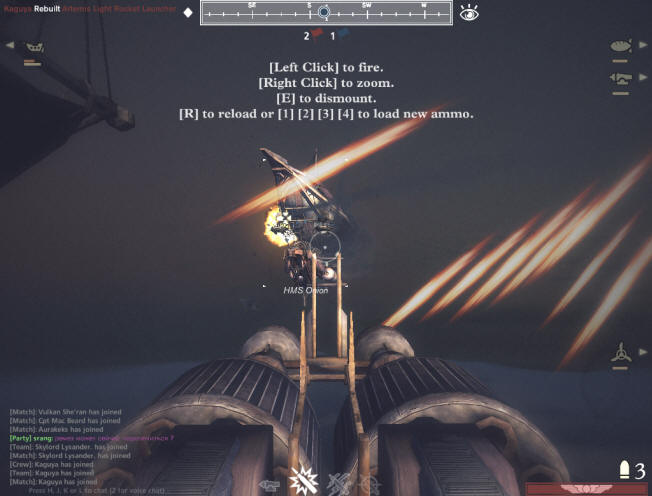The height and width of the screenshot is (496, 652).
Task: Select the gun component indicator
Action: pyautogui.click(x=620, y=79)
